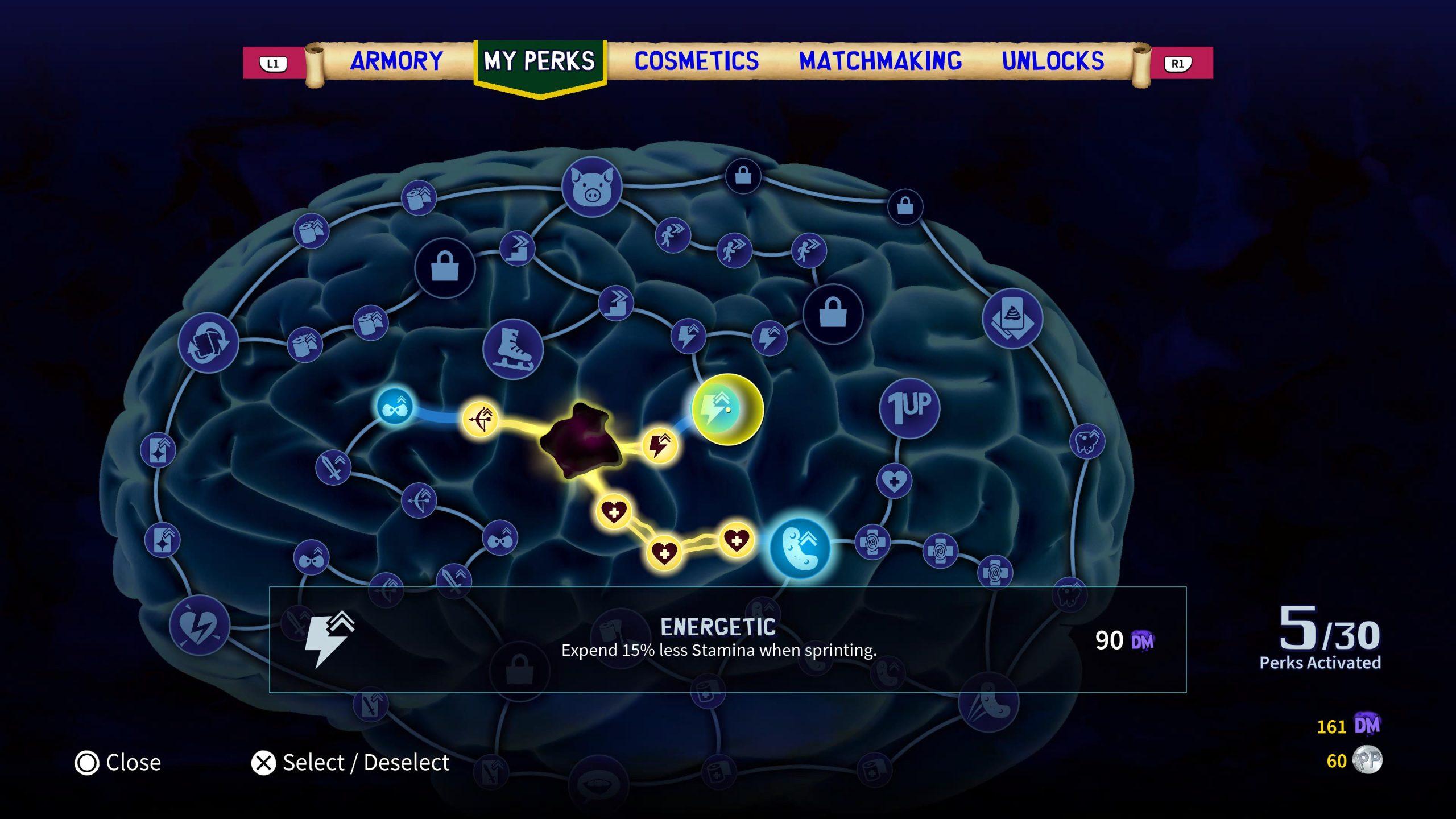Viewport: 1456px width, 819px height.
Task: Deselect the yellow bow and arrow node
Action: pyautogui.click(x=480, y=420)
